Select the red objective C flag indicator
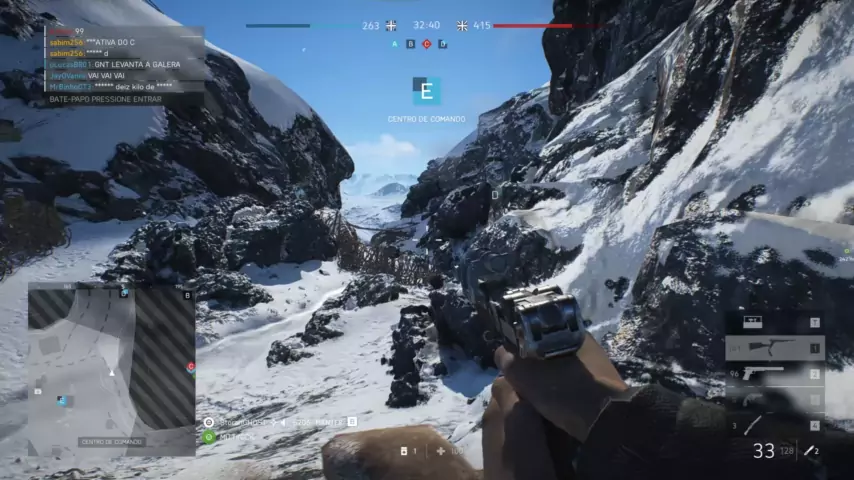This screenshot has height=480, width=854. tap(426, 44)
